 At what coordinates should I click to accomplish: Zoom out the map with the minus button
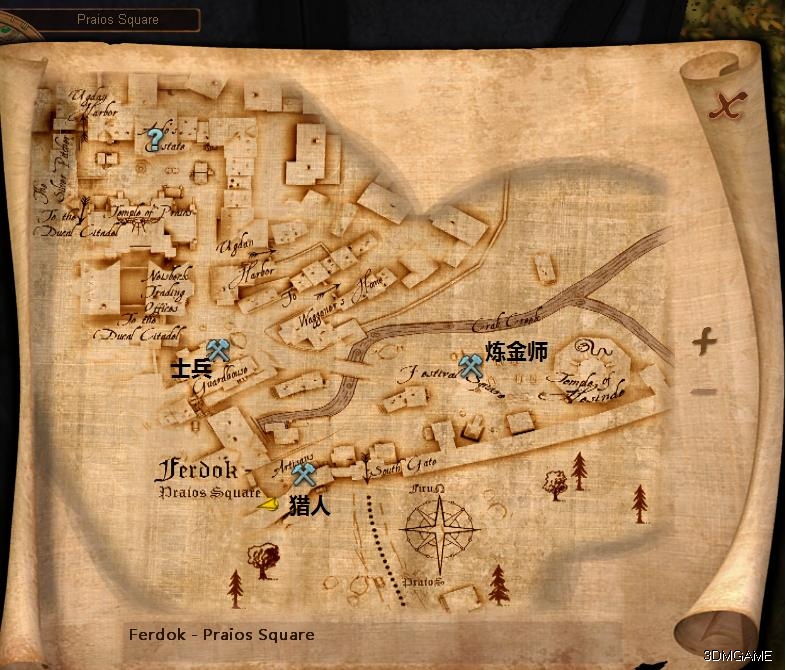point(704,391)
